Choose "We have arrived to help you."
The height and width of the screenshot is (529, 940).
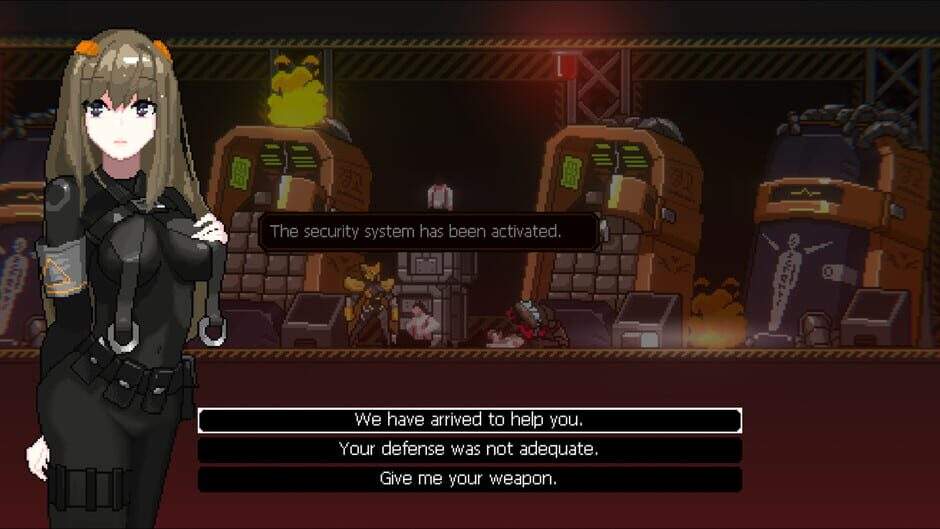point(469,420)
